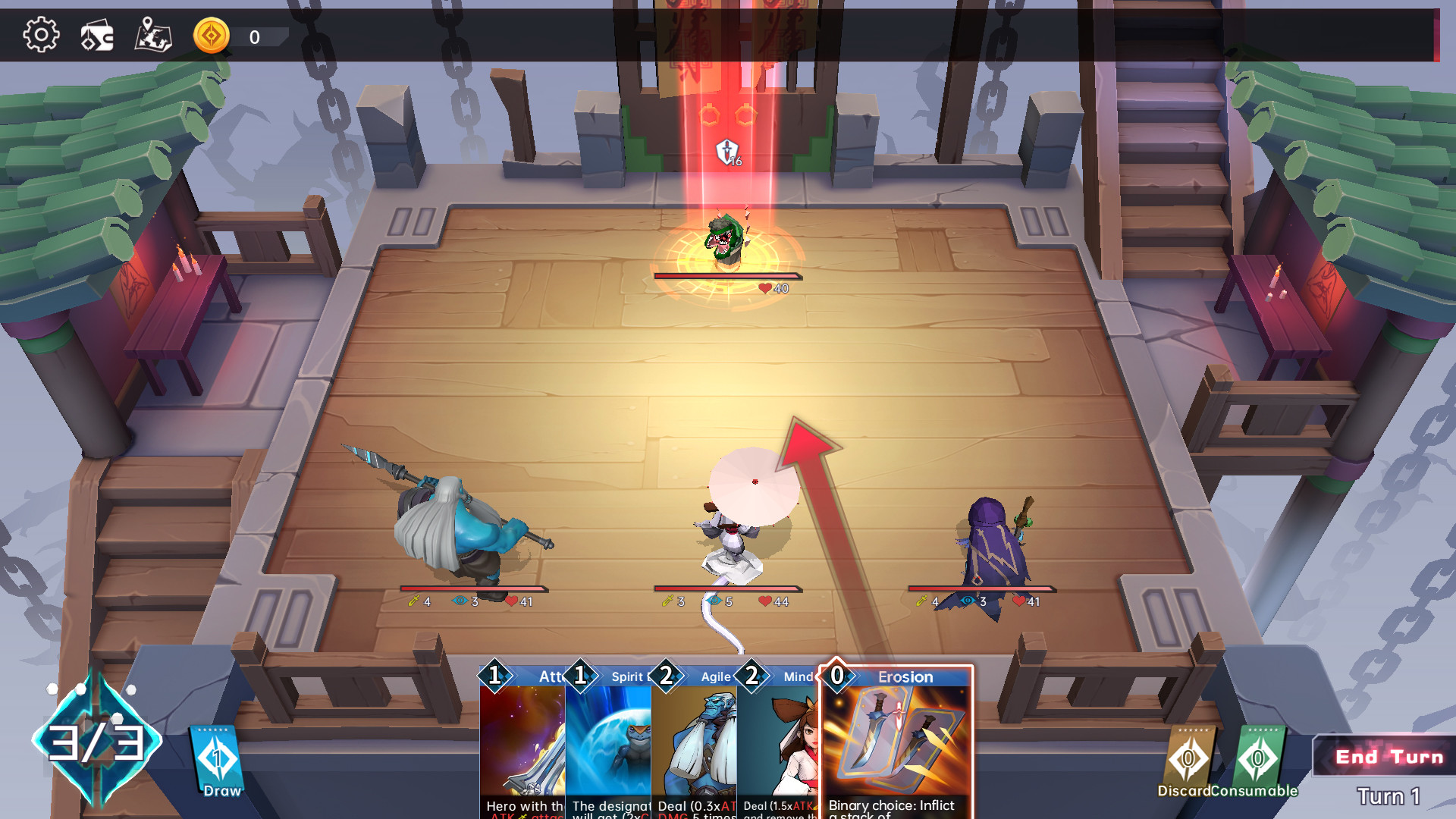
Task: Click the enemy's red health bar showing 40
Action: [x=724, y=276]
